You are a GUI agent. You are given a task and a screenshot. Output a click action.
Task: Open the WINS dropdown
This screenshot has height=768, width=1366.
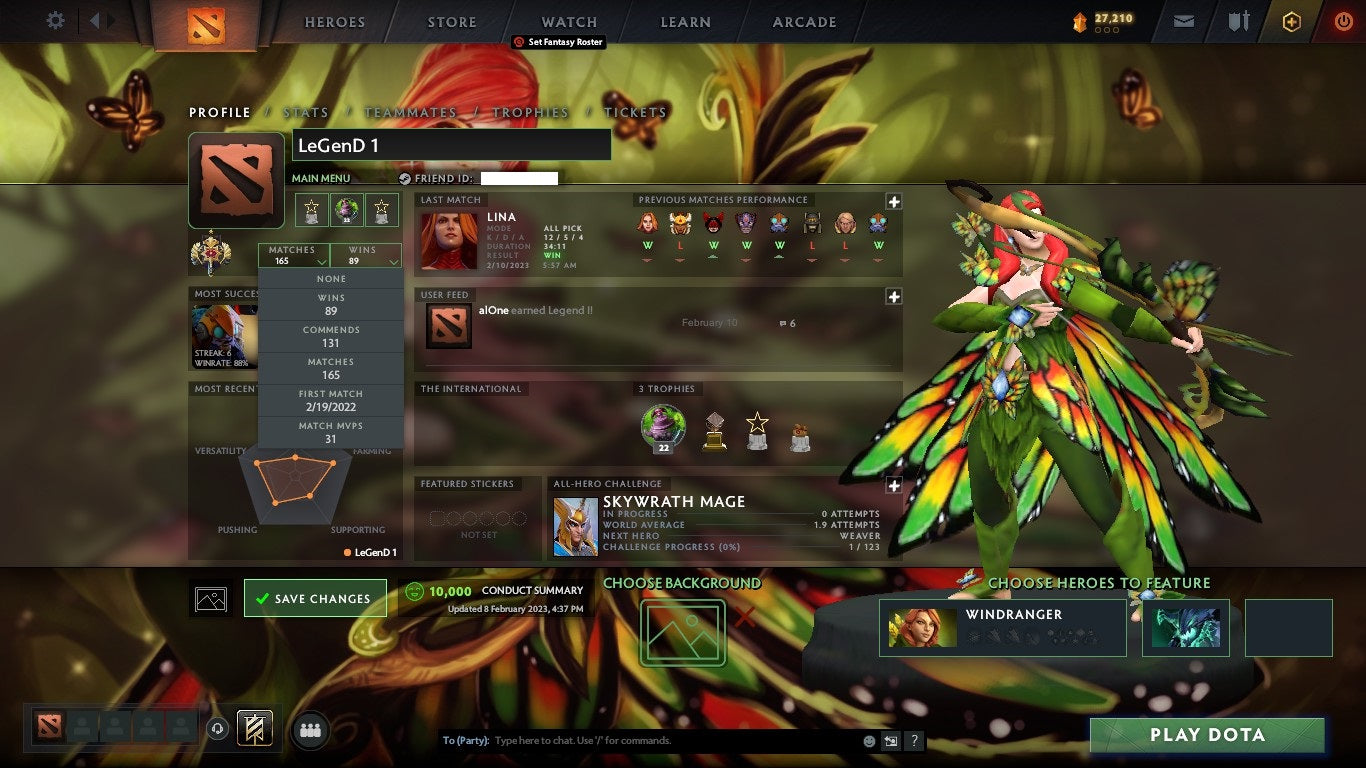pyautogui.click(x=365, y=253)
